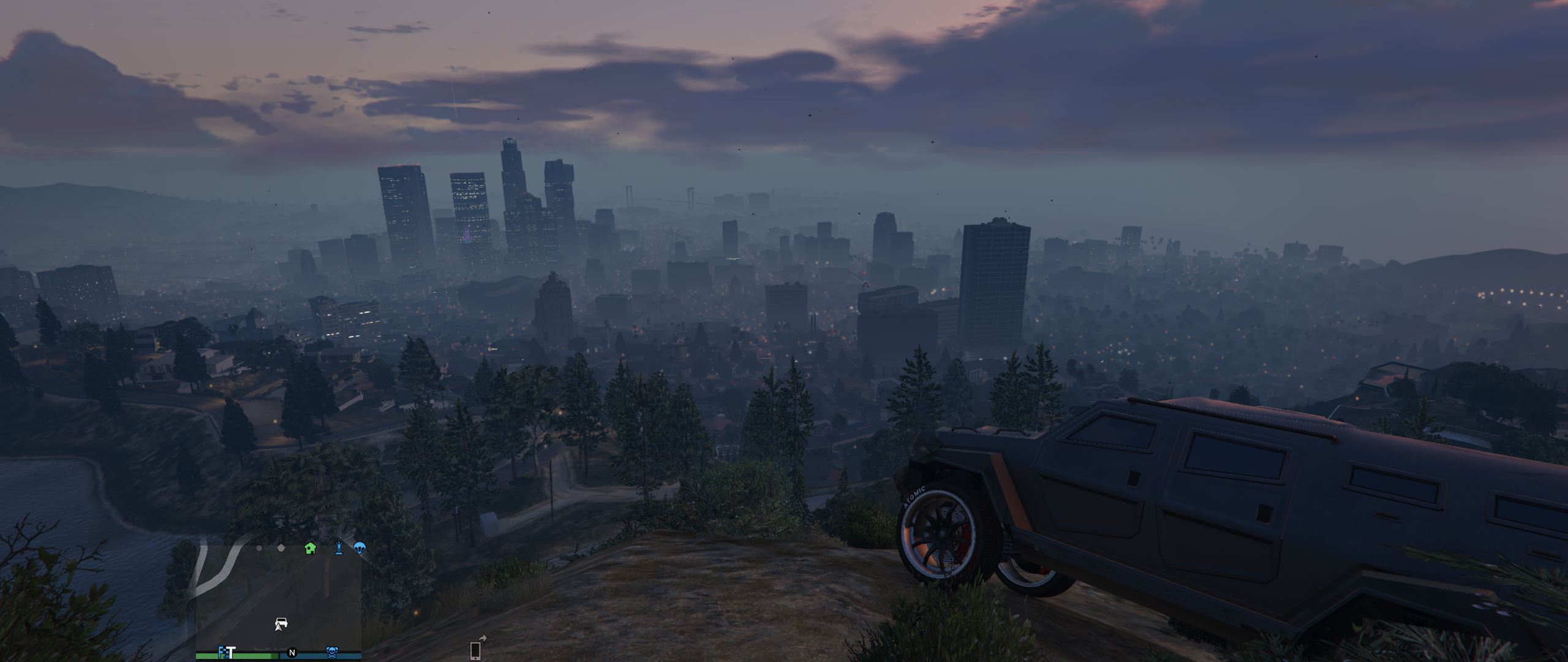Click the green house marker on the minimap
Image resolution: width=1568 pixels, height=662 pixels.
coord(311,548)
